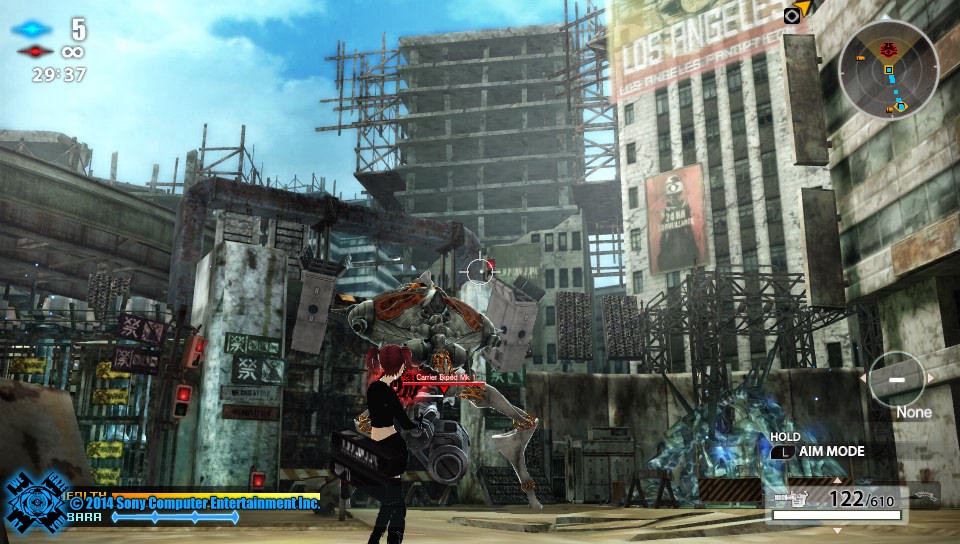This screenshot has width=960, height=544.
Task: Tap the camera target icon beside the radar
Action: (x=792, y=15)
